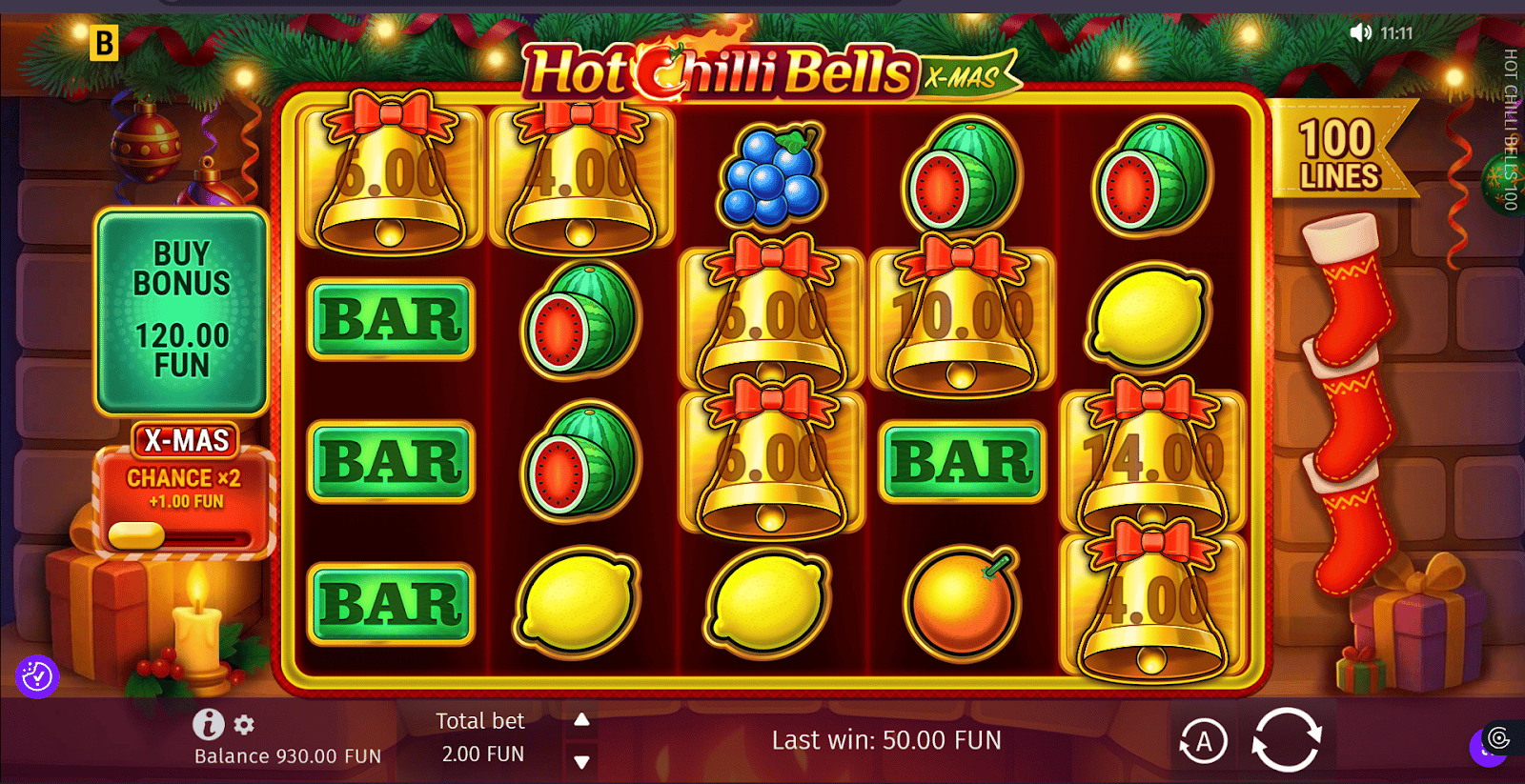Decrease the total bet with the down arrow

[x=581, y=761]
